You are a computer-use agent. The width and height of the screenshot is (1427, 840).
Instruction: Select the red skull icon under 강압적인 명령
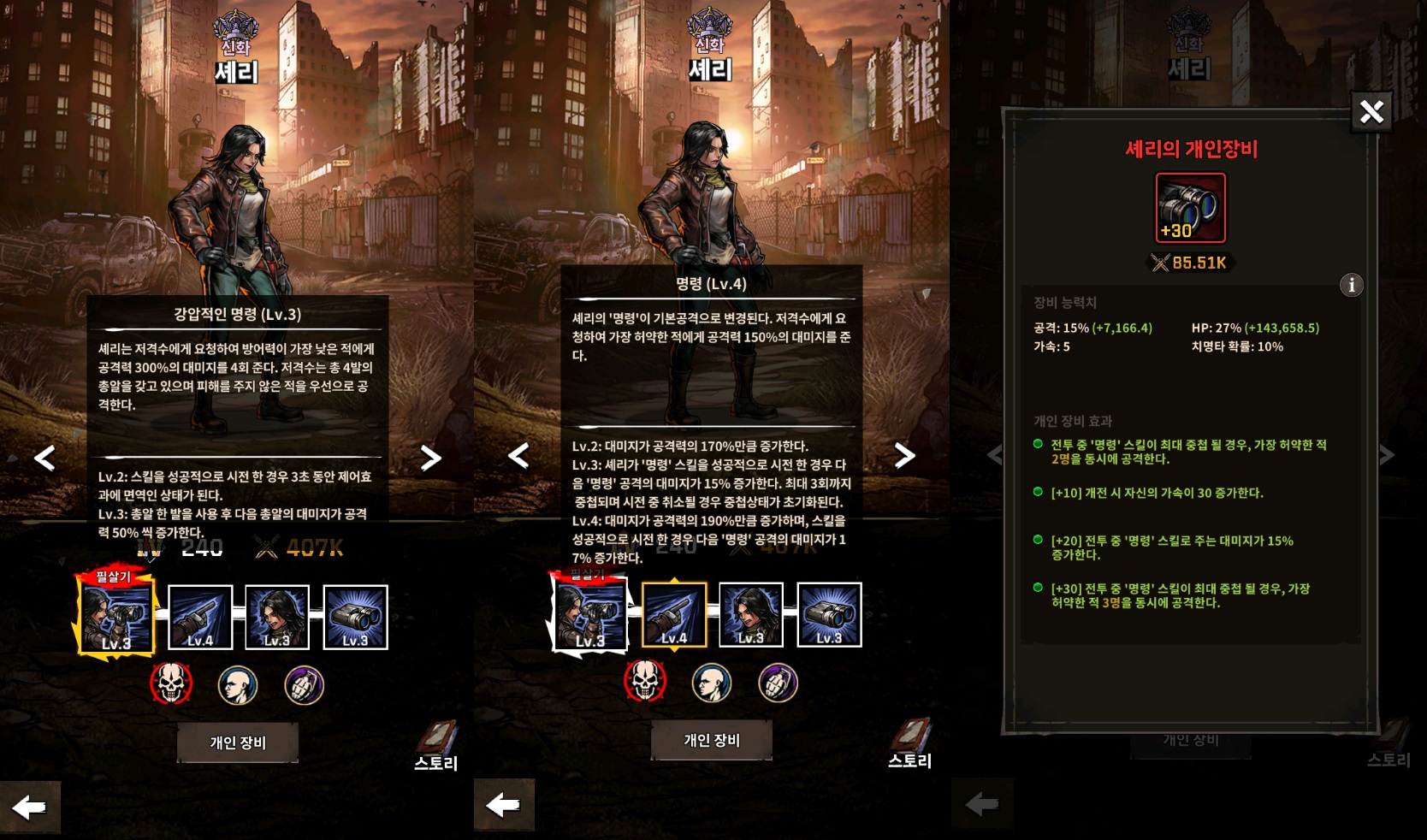coord(171,684)
